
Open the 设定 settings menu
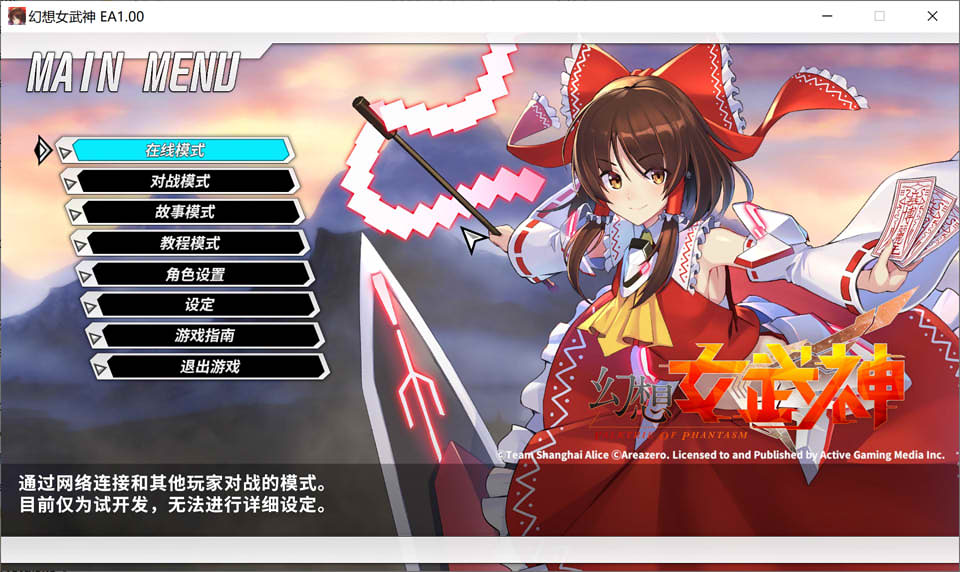point(200,305)
